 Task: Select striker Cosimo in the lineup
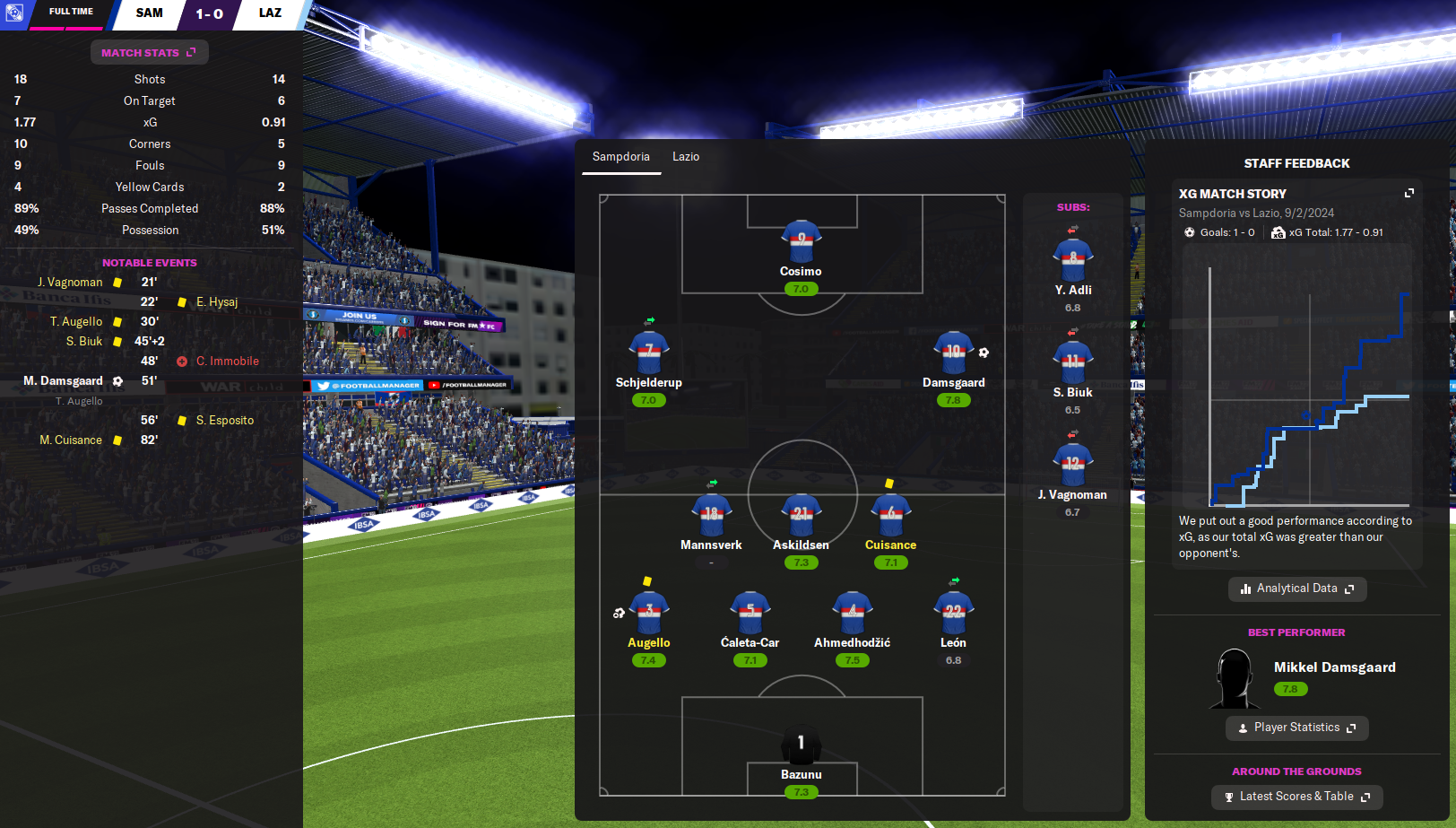tap(801, 240)
